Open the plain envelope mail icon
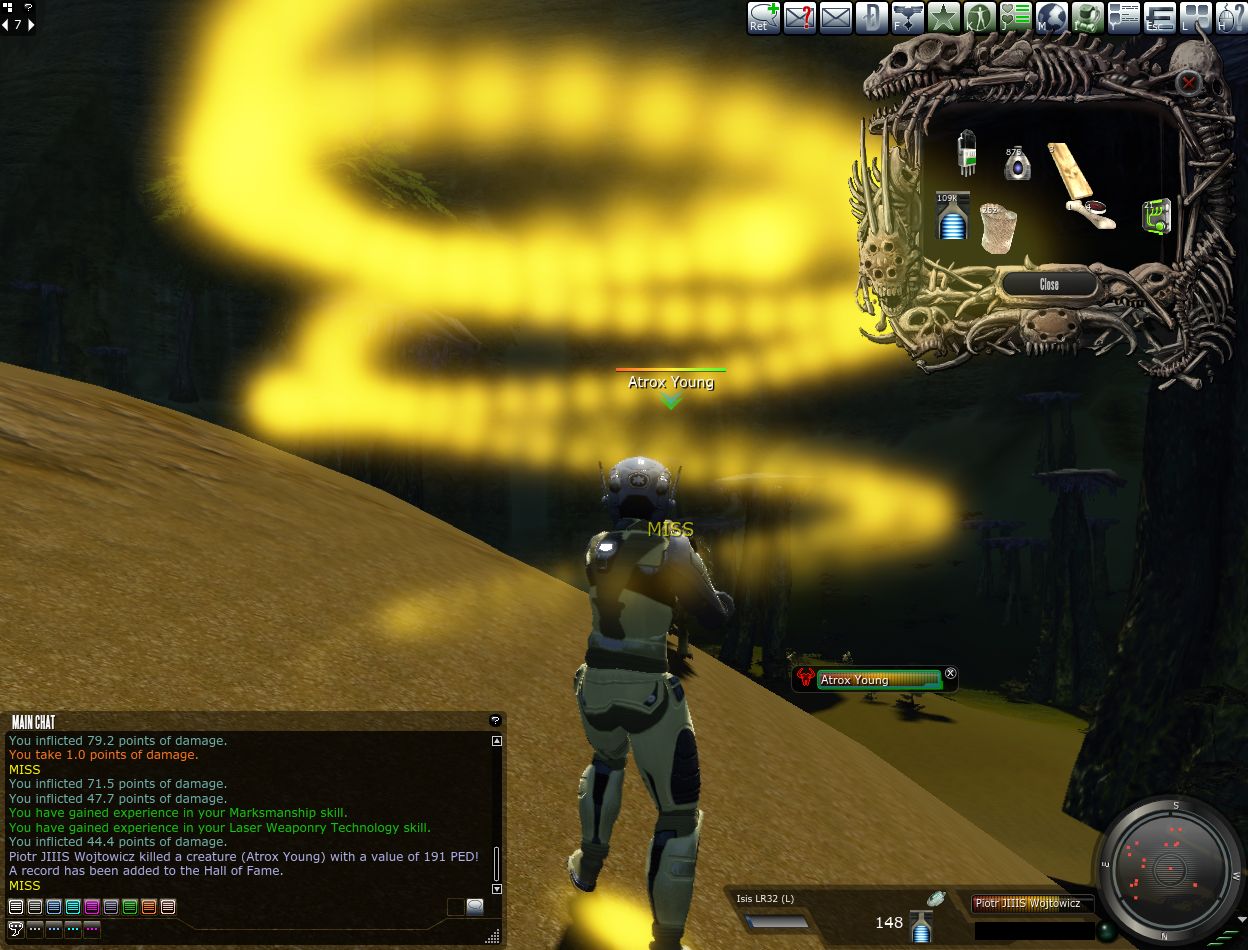Screen dimensions: 1248x950 835,18
